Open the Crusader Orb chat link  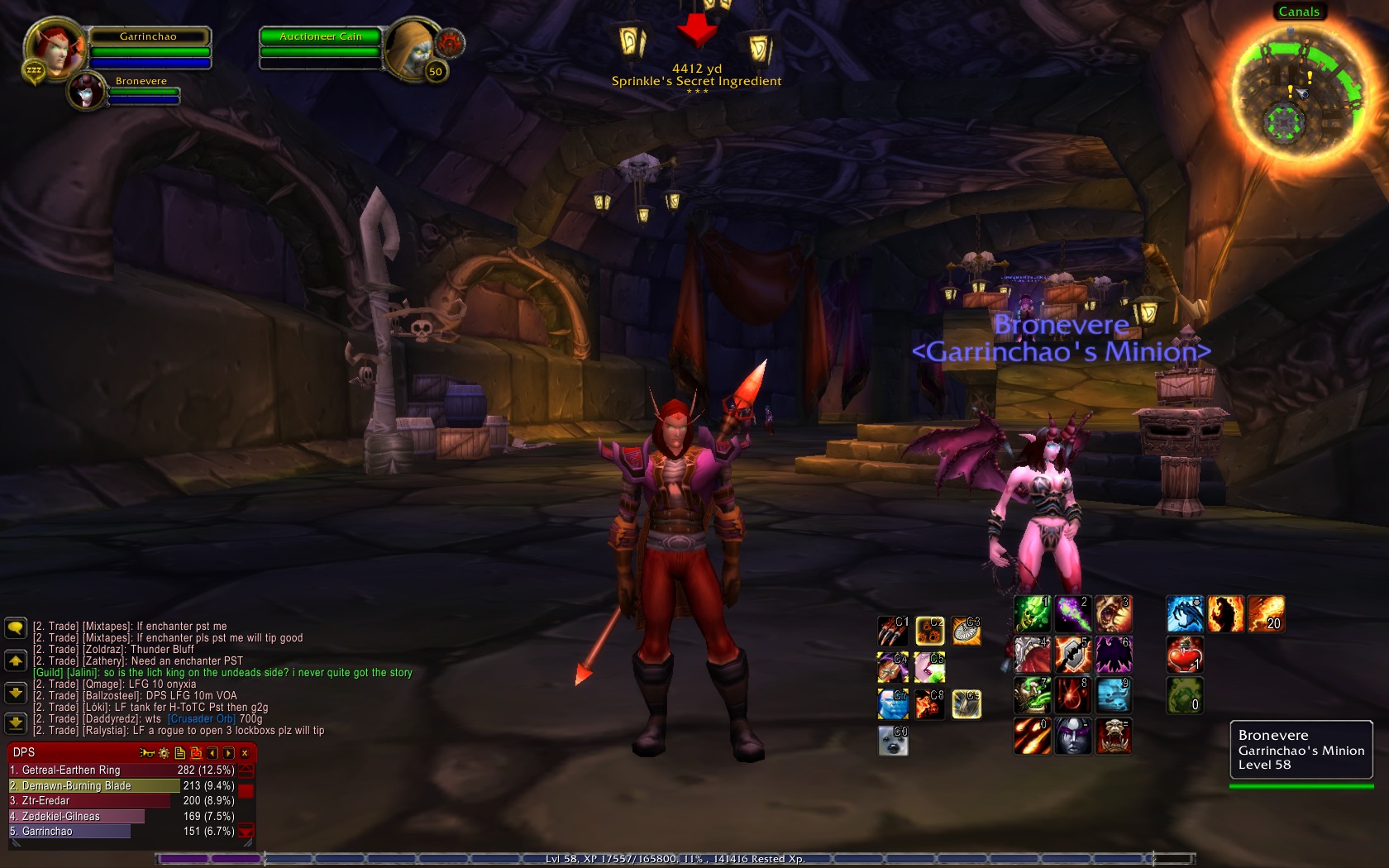202,719
